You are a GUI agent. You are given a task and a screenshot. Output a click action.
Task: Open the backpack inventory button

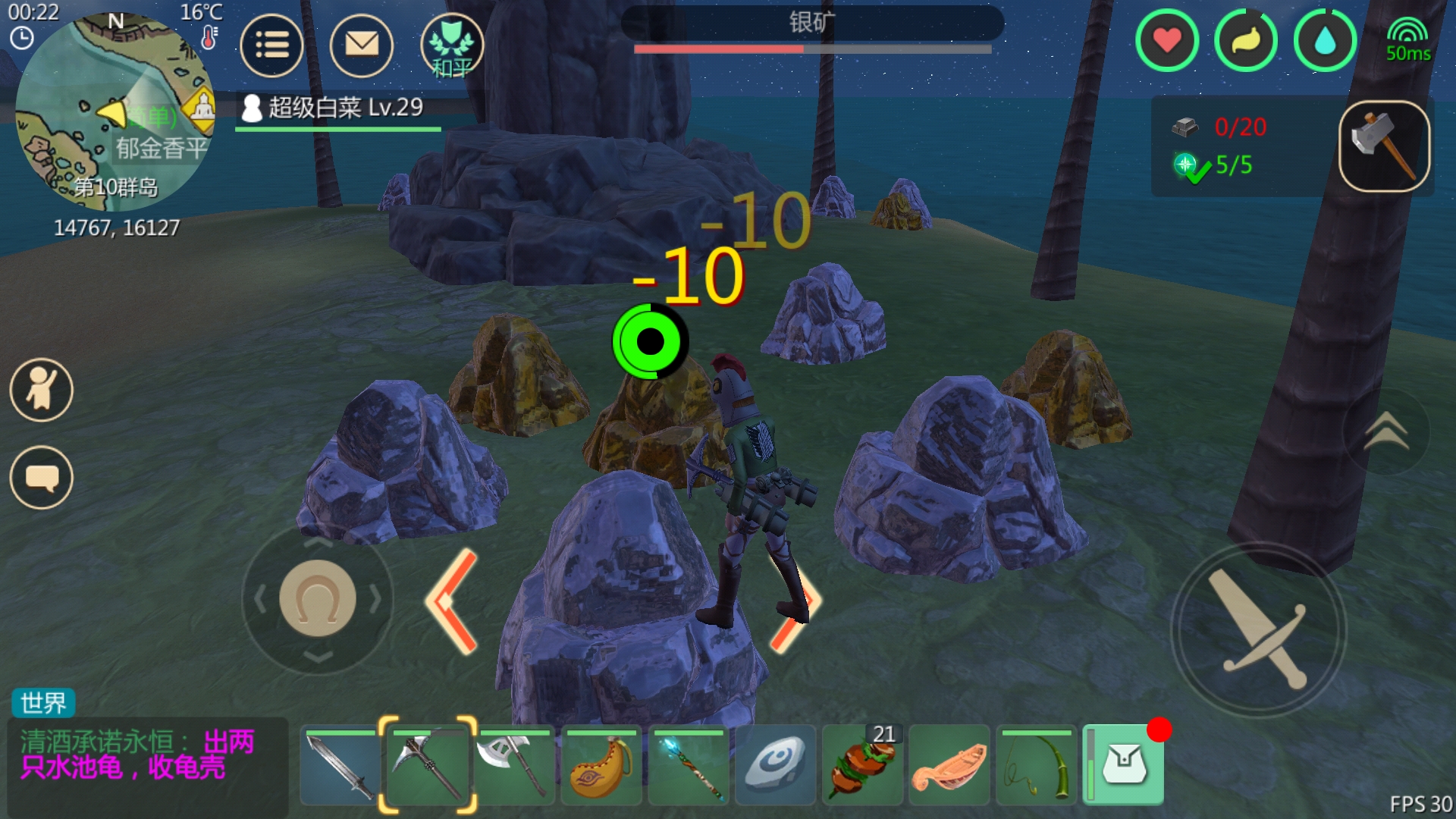coord(1124,764)
